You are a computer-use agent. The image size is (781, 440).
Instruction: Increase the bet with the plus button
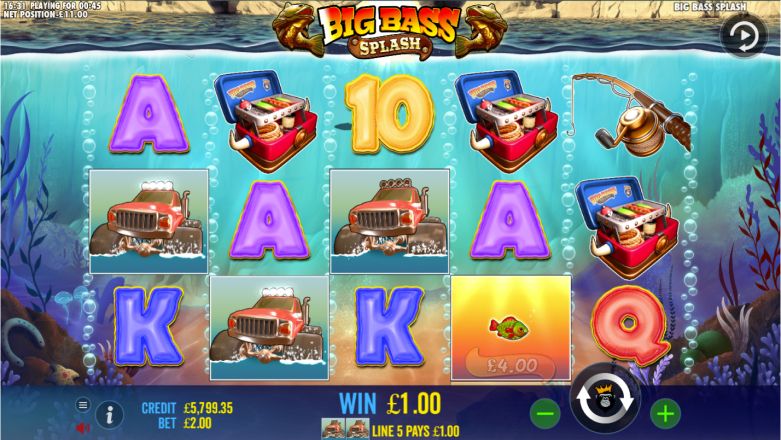coord(664,411)
